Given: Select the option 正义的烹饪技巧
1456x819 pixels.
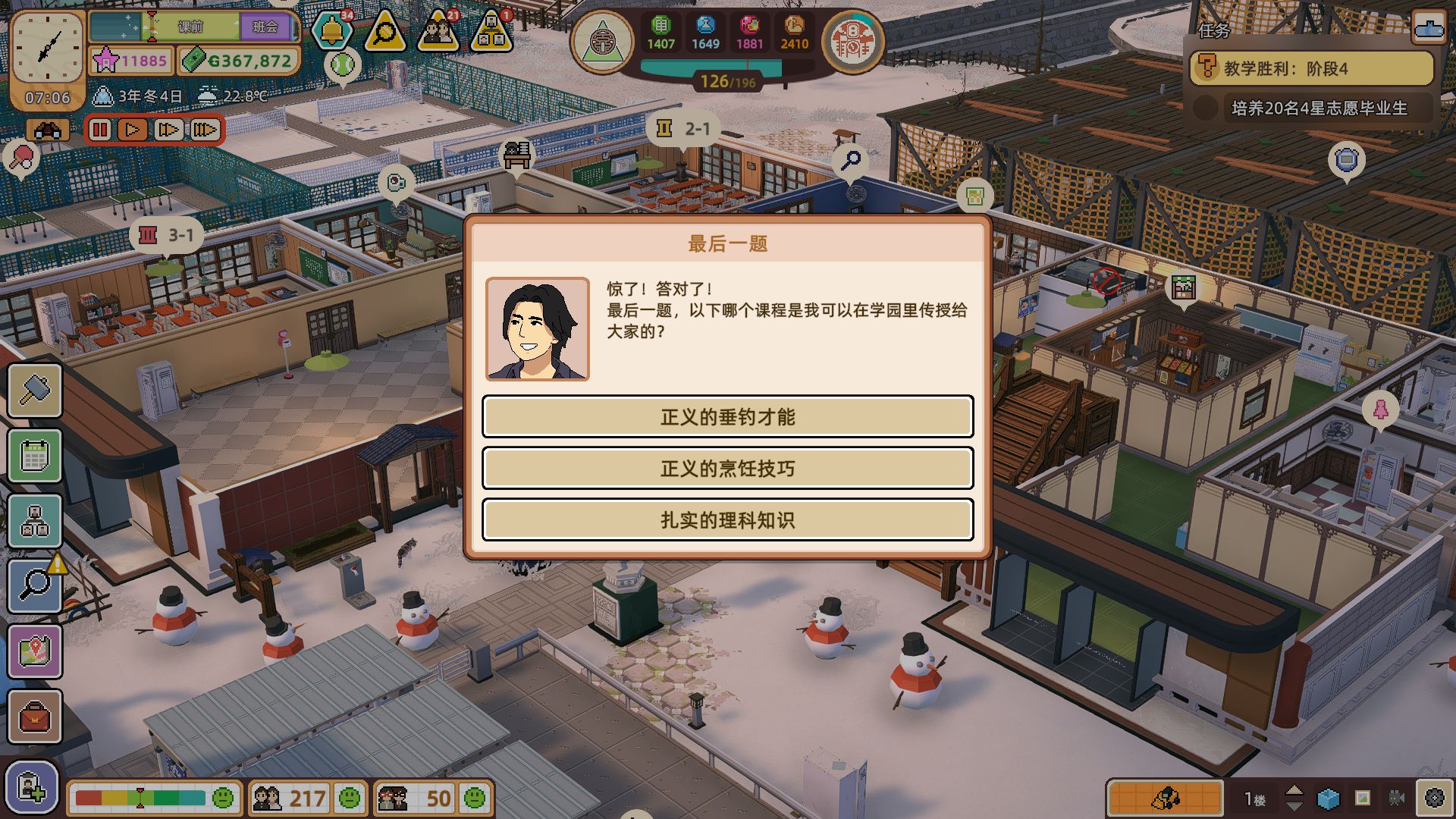Looking at the screenshot, I should (727, 468).
